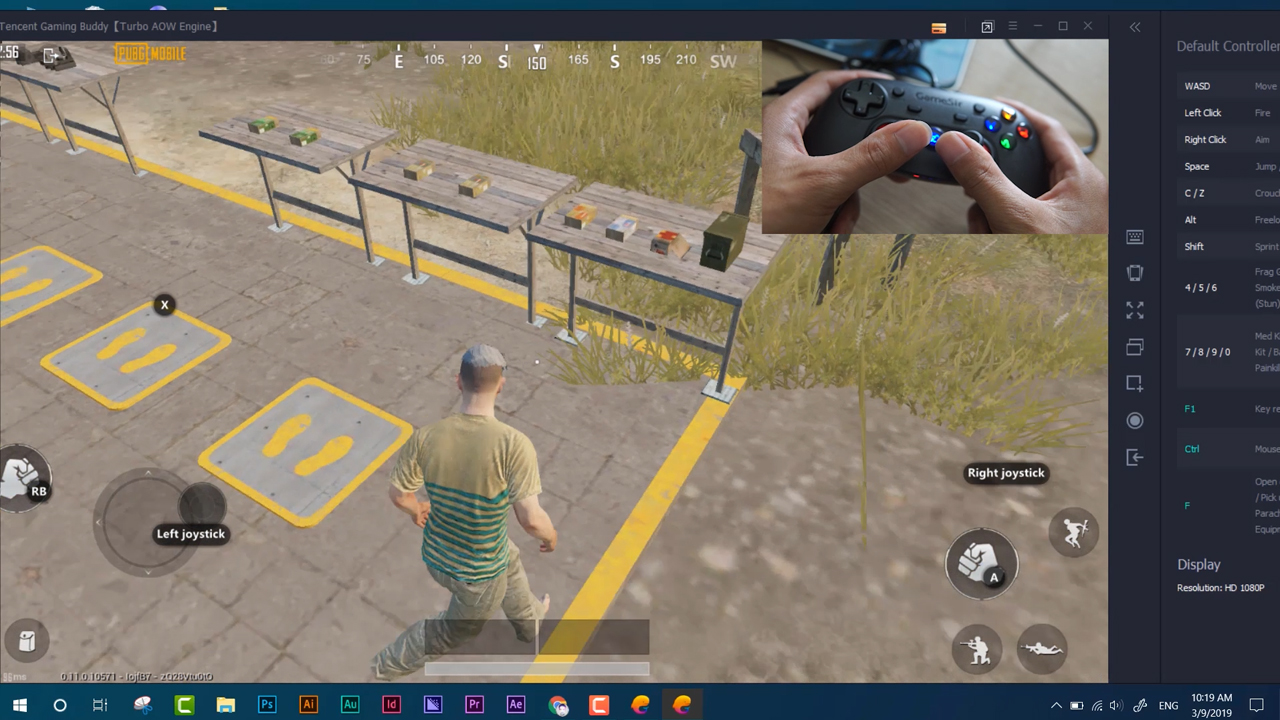Click the keyboard icon in the title bar
Viewport: 1280px width, 720px height.
click(938, 27)
